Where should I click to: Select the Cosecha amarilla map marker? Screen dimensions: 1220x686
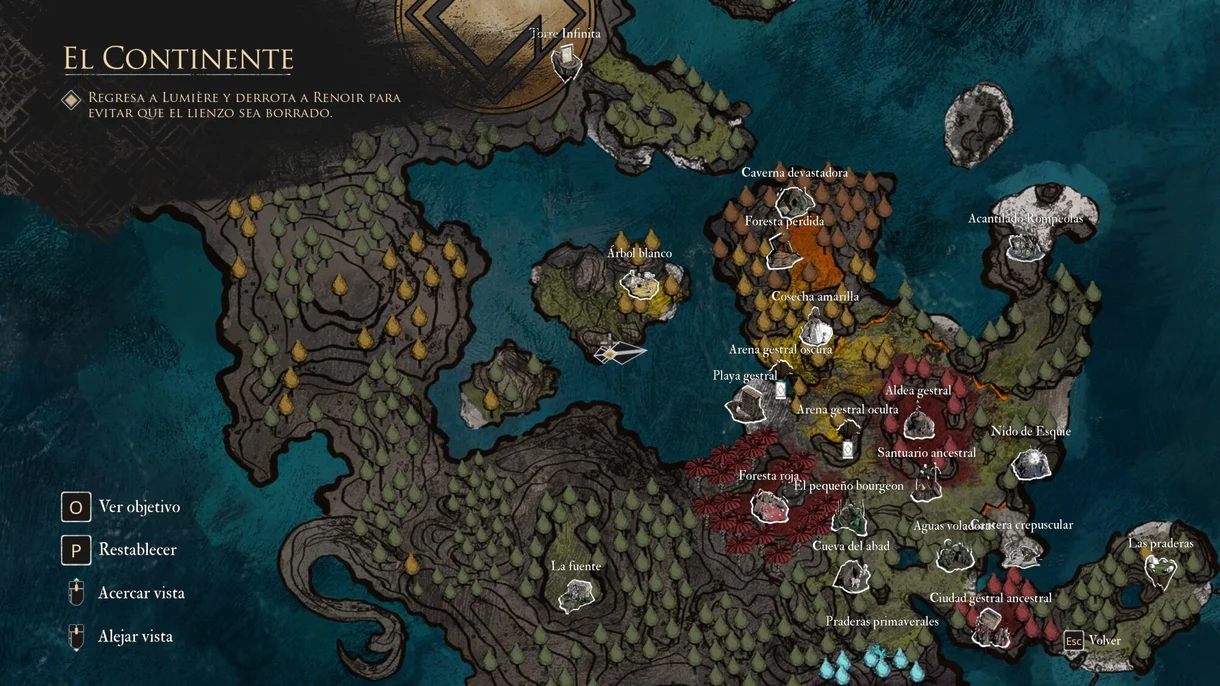816,326
